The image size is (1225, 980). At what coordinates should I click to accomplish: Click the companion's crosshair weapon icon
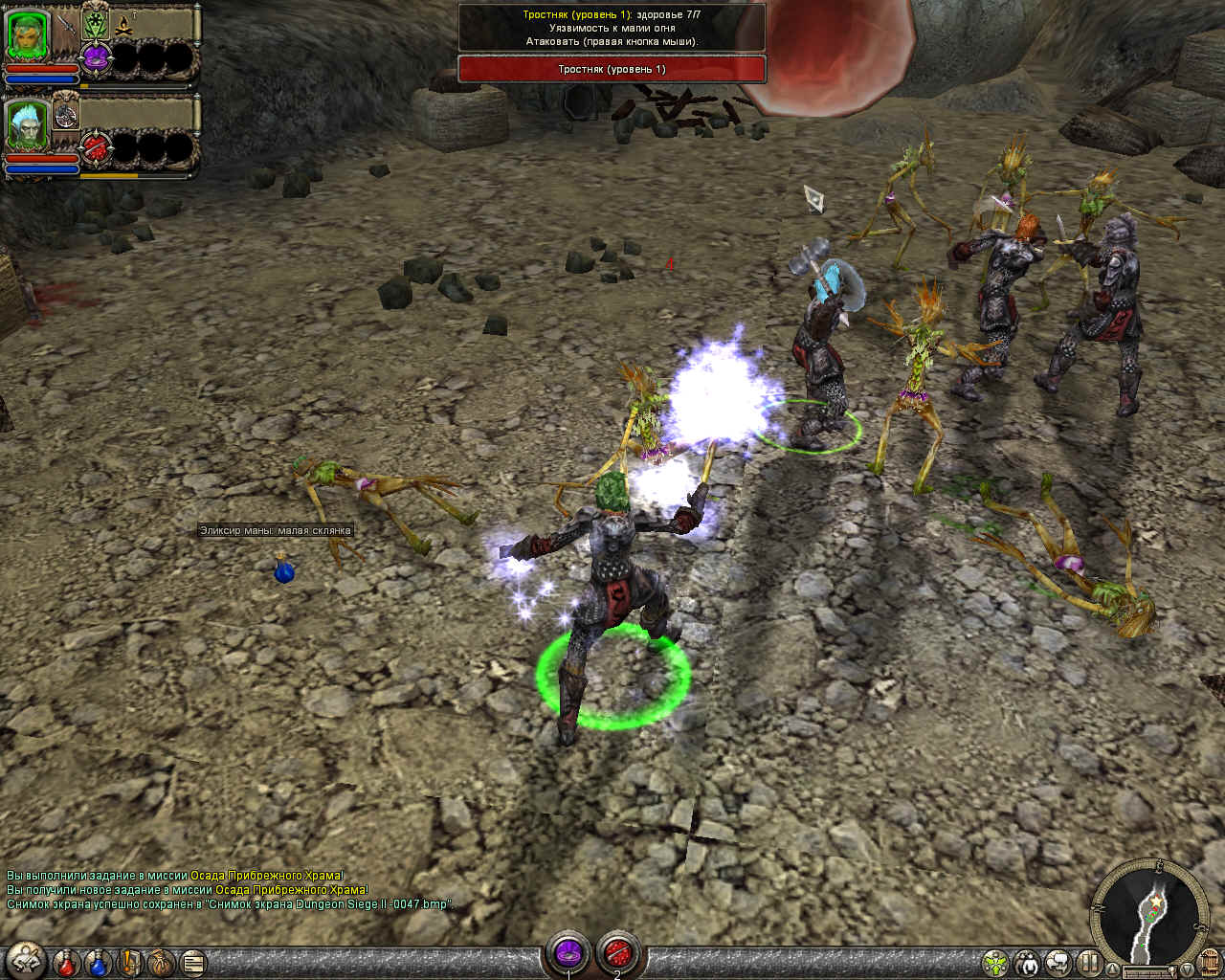pos(67,114)
